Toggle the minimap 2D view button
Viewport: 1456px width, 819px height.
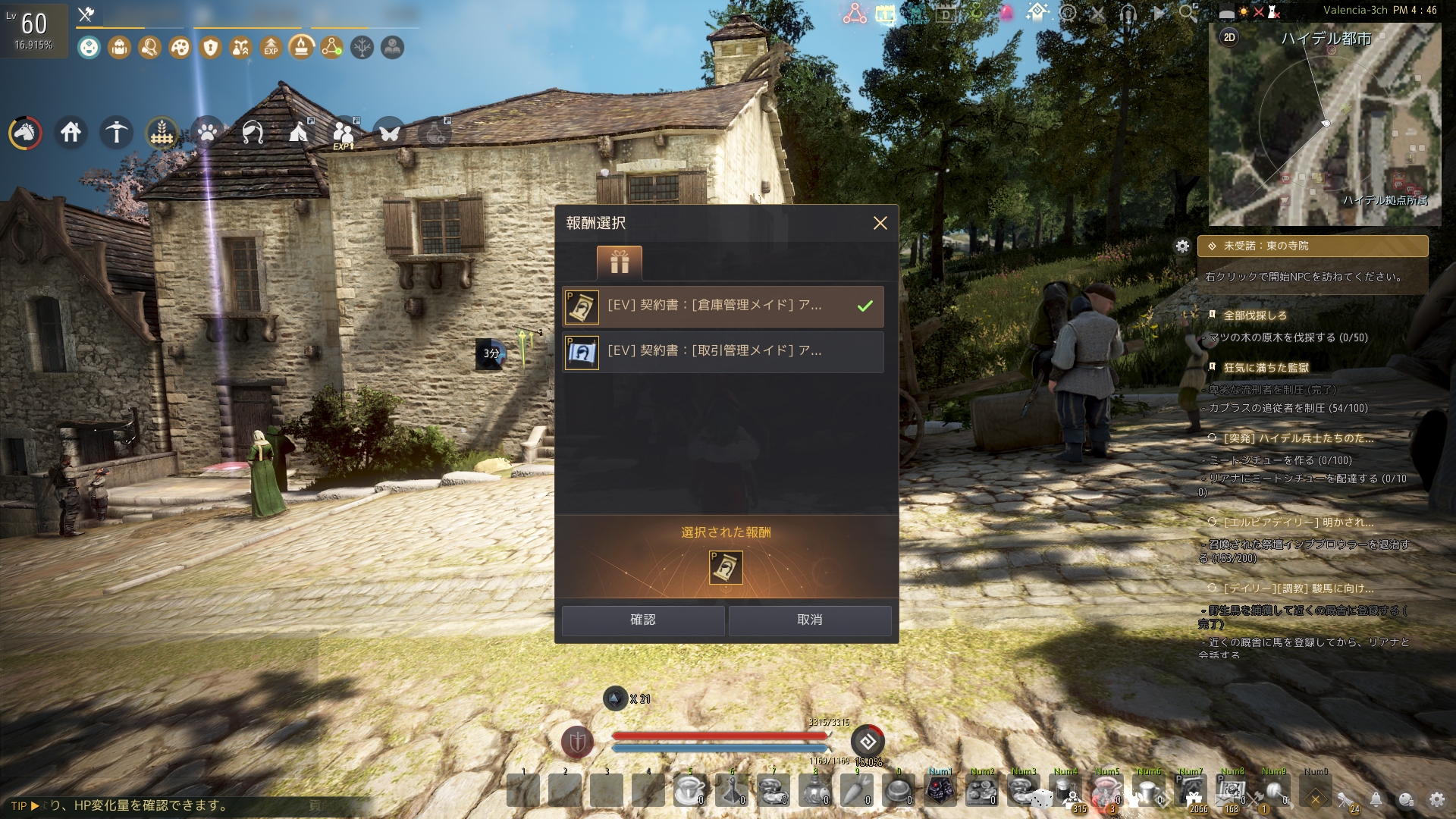pos(1229,37)
